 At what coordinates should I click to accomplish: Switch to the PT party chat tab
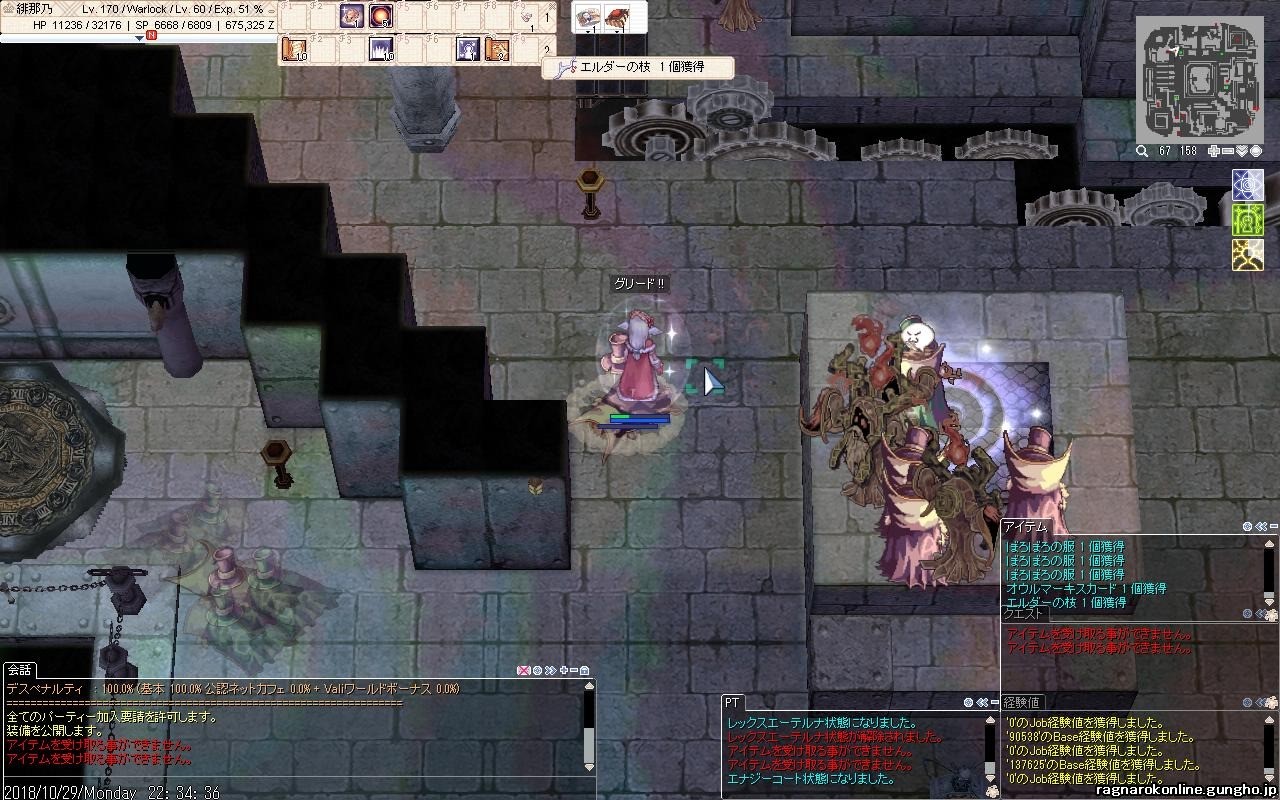(x=733, y=703)
